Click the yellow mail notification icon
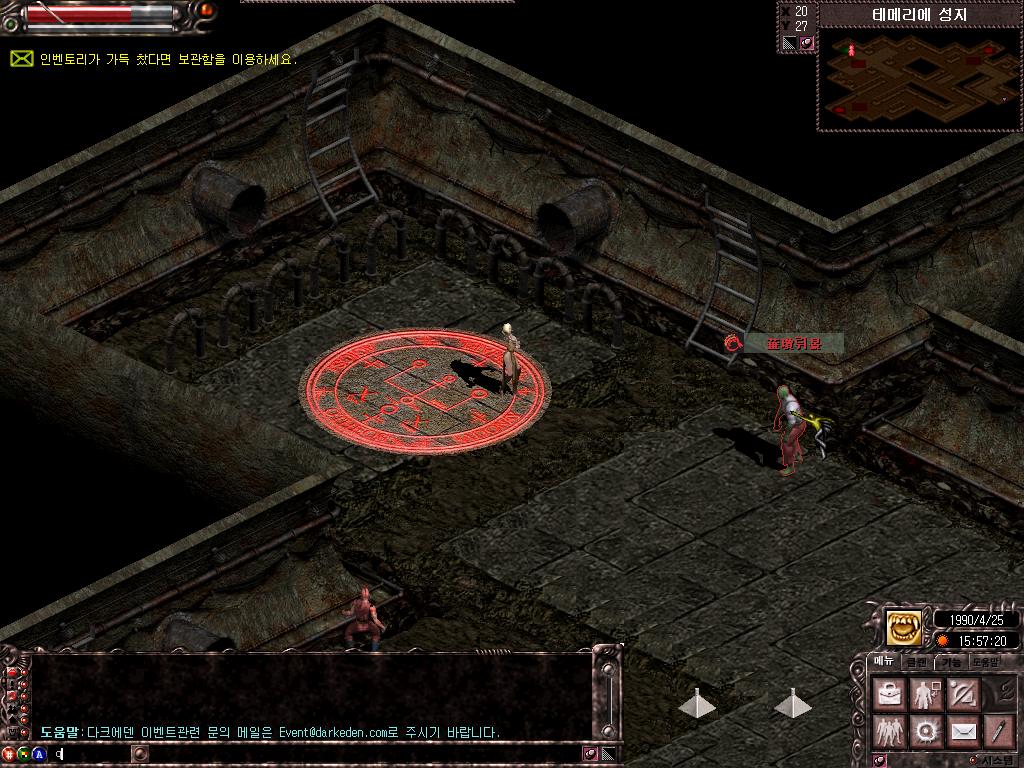The image size is (1024, 768). 21,58
